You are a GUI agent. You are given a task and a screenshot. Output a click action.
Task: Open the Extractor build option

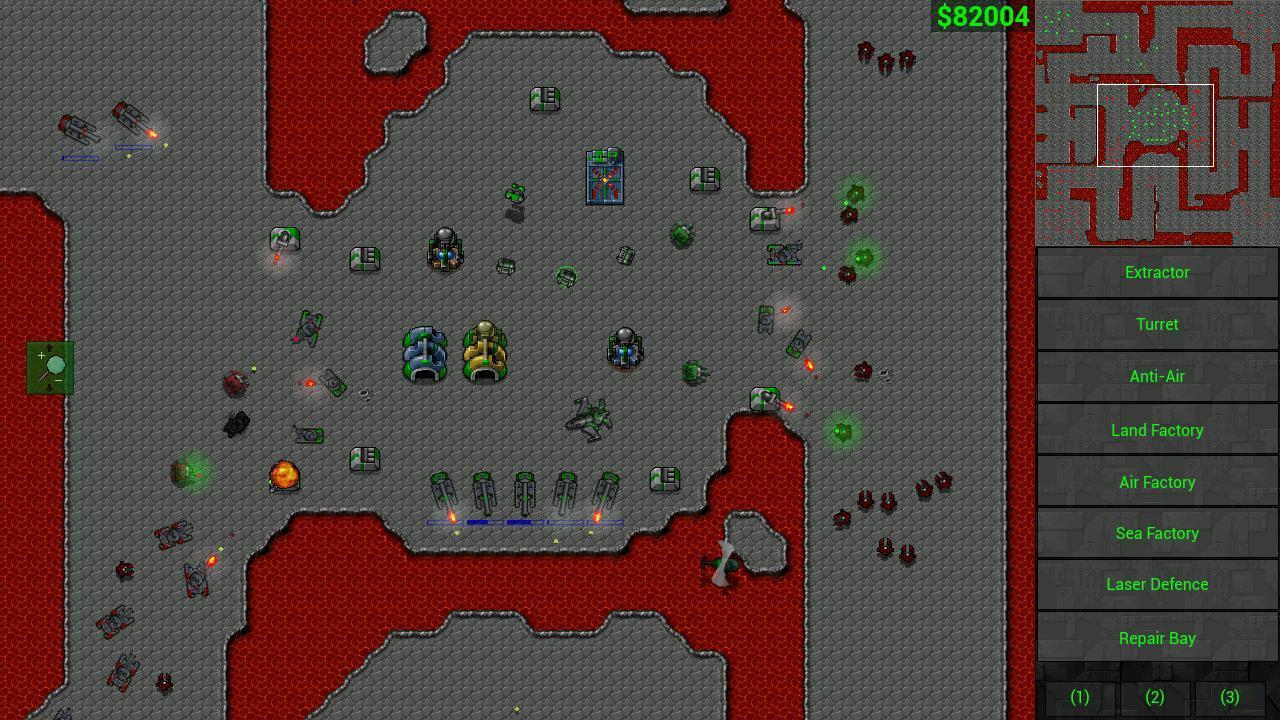[x=1157, y=272]
